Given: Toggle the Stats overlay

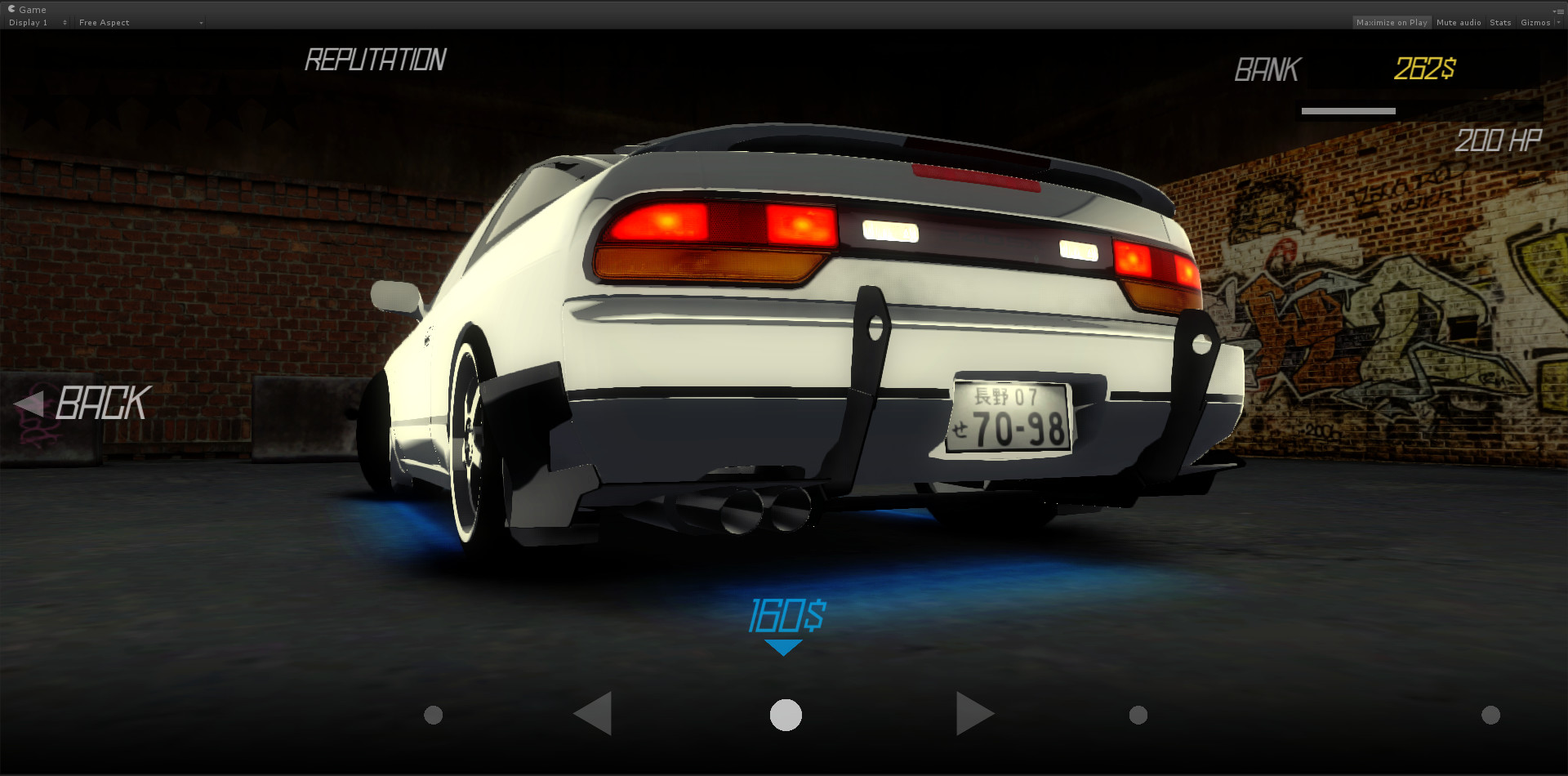Looking at the screenshot, I should 1500,22.
